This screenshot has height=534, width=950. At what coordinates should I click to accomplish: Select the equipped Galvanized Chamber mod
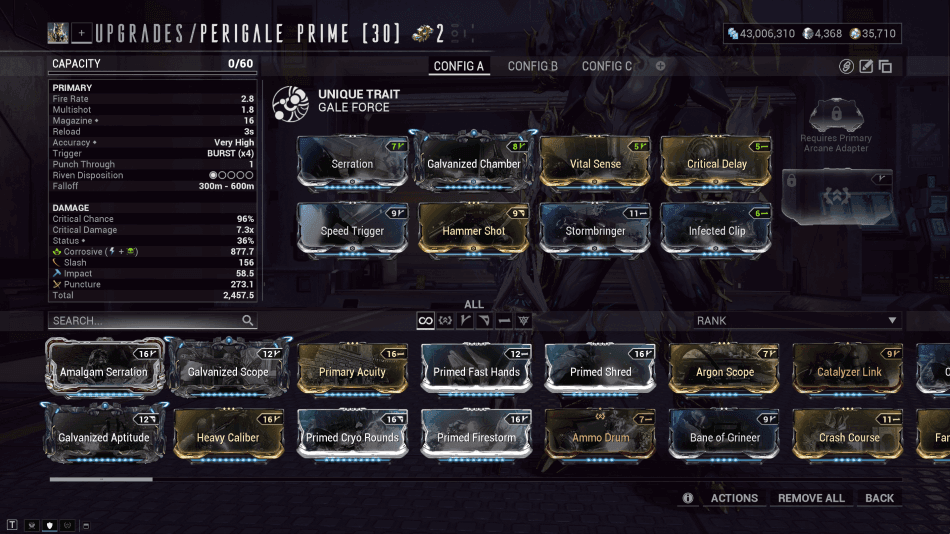click(474, 163)
